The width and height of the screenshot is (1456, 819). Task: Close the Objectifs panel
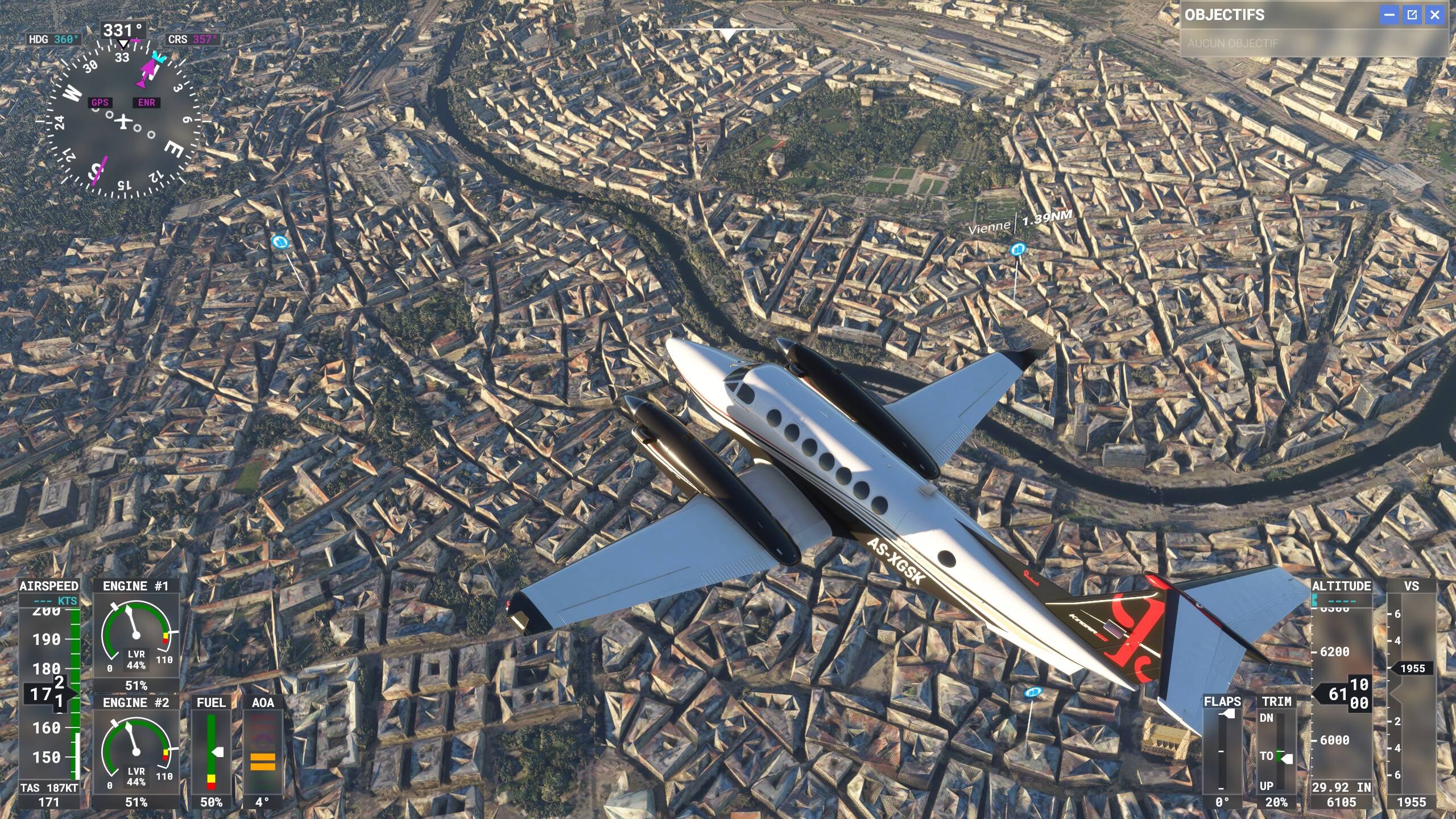pyautogui.click(x=1434, y=15)
